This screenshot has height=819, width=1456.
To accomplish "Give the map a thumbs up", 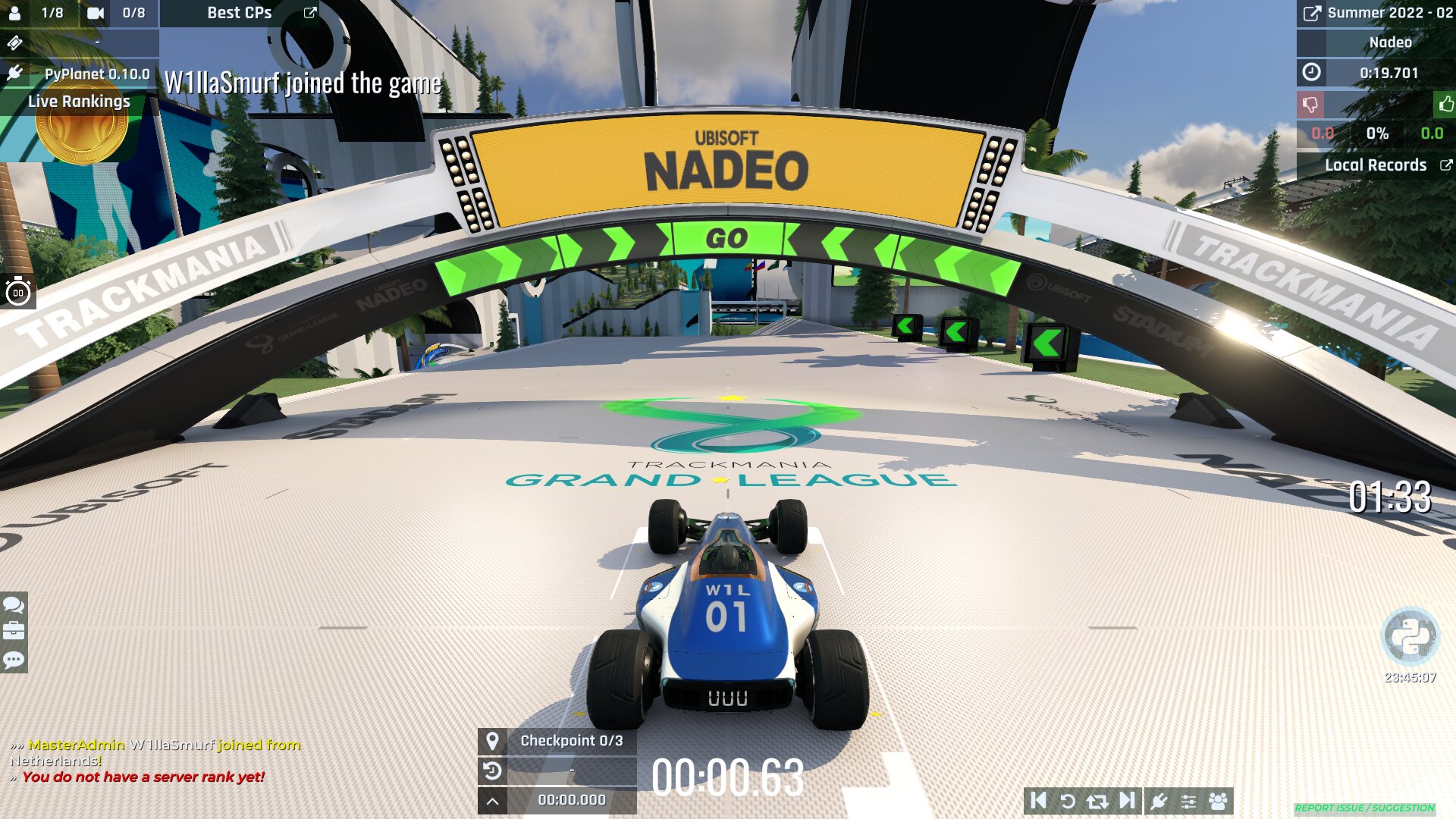I will (1444, 105).
